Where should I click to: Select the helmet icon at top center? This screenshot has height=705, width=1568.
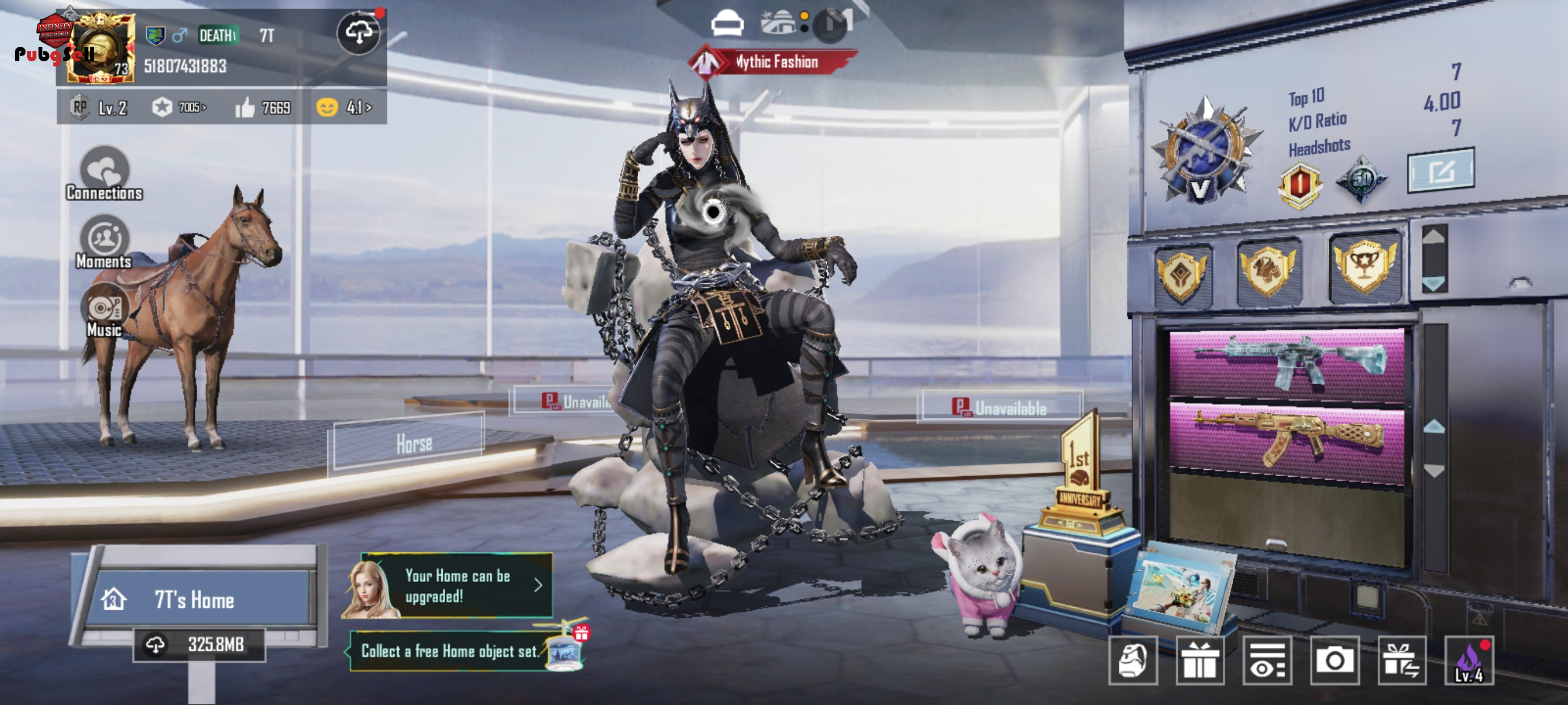(727, 24)
